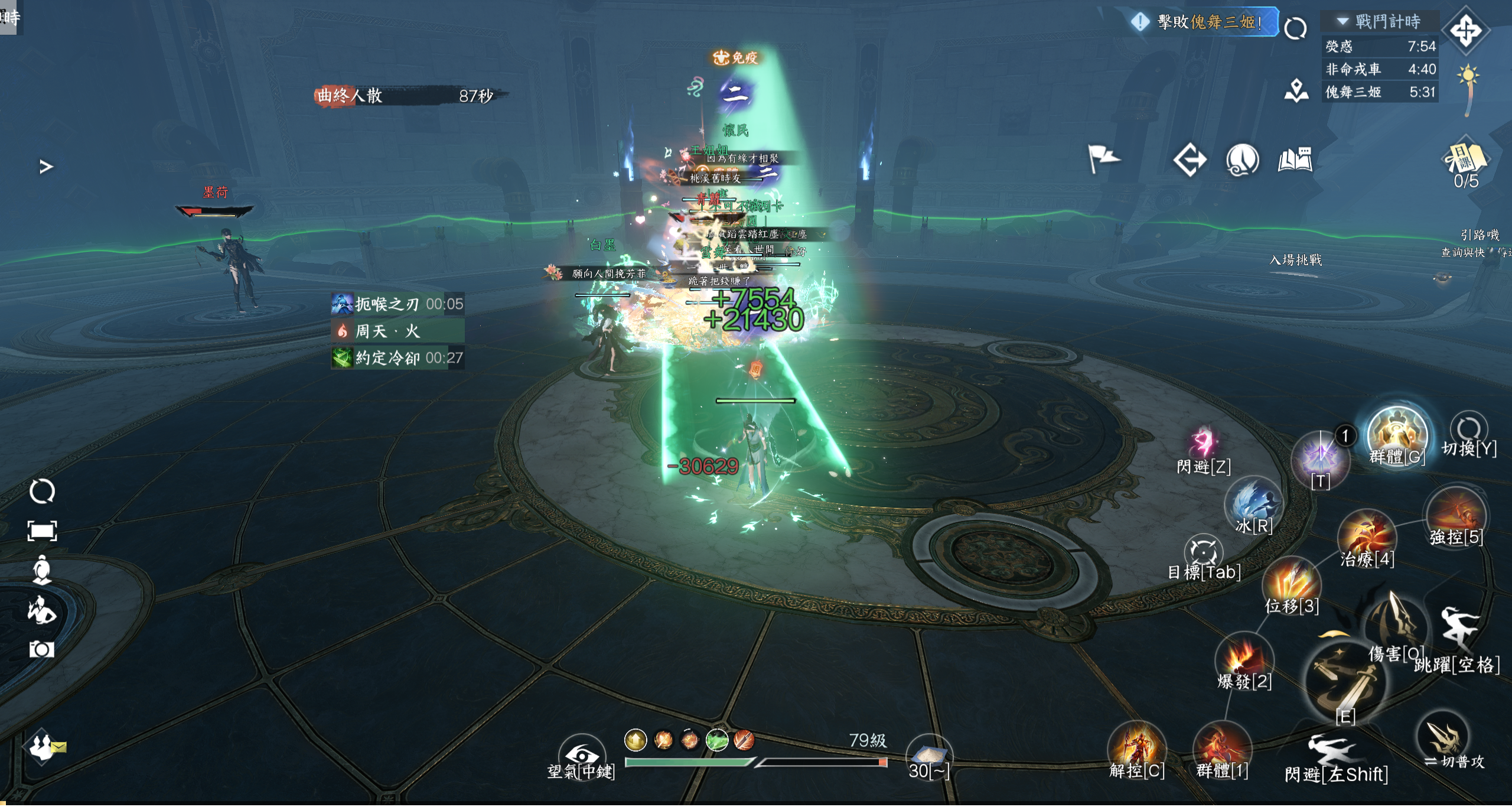Select the 目標[Tab] target button
Image resolution: width=1512 pixels, height=807 pixels.
pyautogui.click(x=1203, y=552)
